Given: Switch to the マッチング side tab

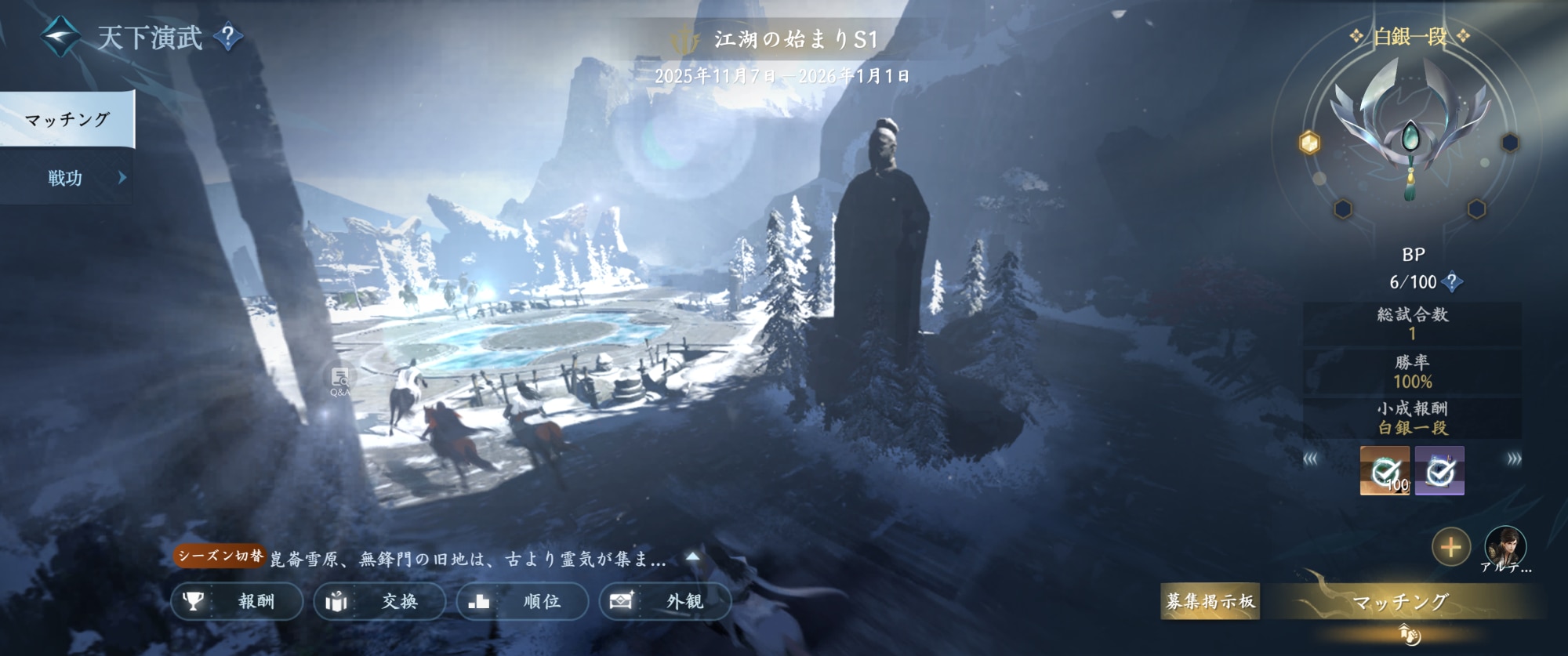Looking at the screenshot, I should tap(67, 119).
